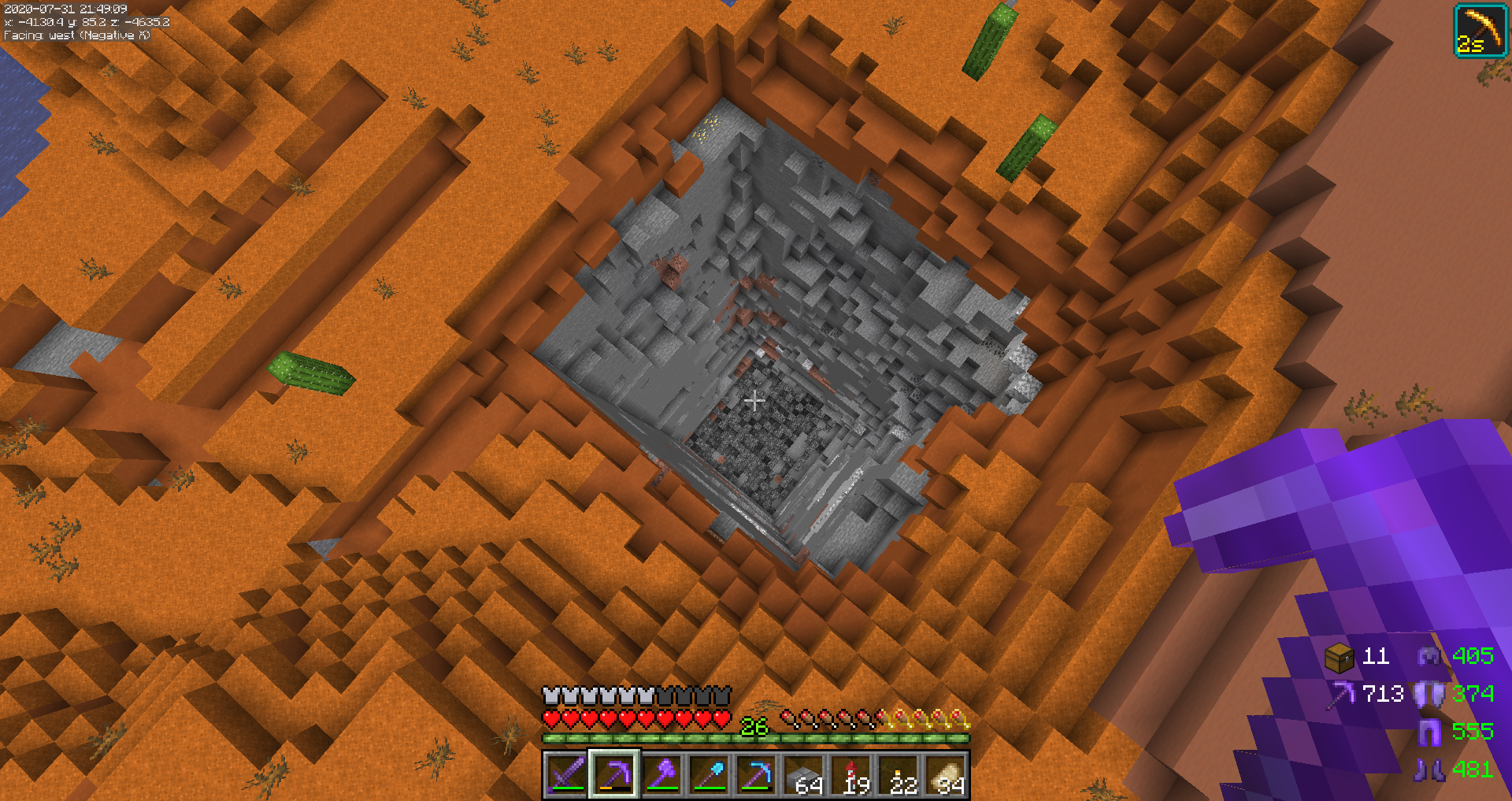Click the held pickaxe durability icon
1512x801 pixels.
pyautogui.click(x=1340, y=694)
